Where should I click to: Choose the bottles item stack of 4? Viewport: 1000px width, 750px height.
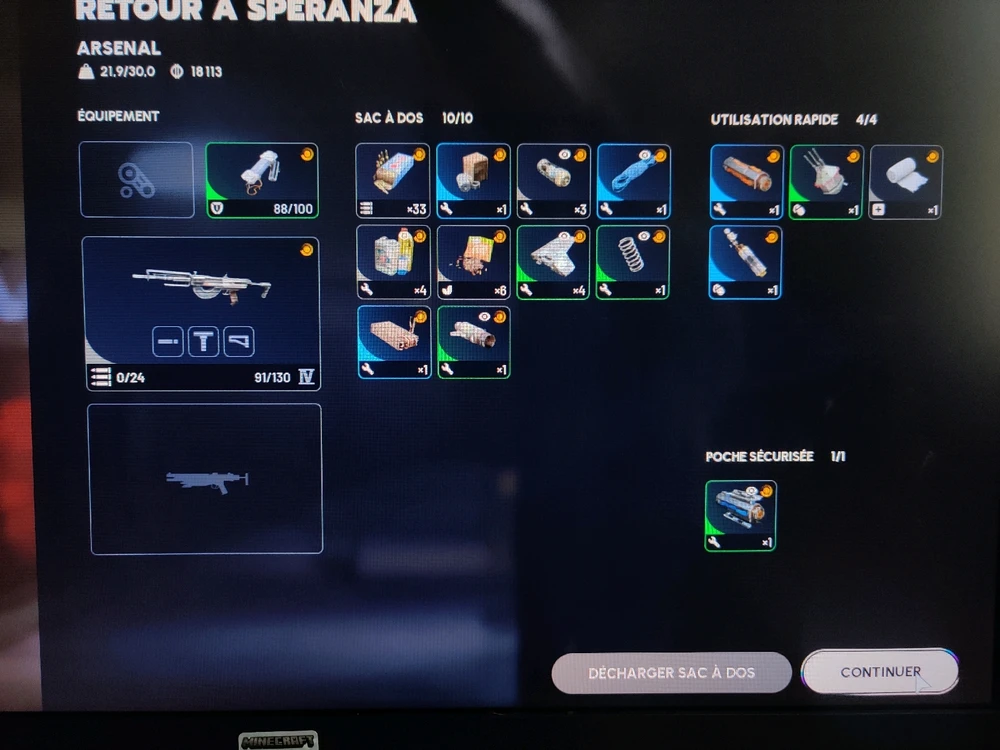pos(393,262)
